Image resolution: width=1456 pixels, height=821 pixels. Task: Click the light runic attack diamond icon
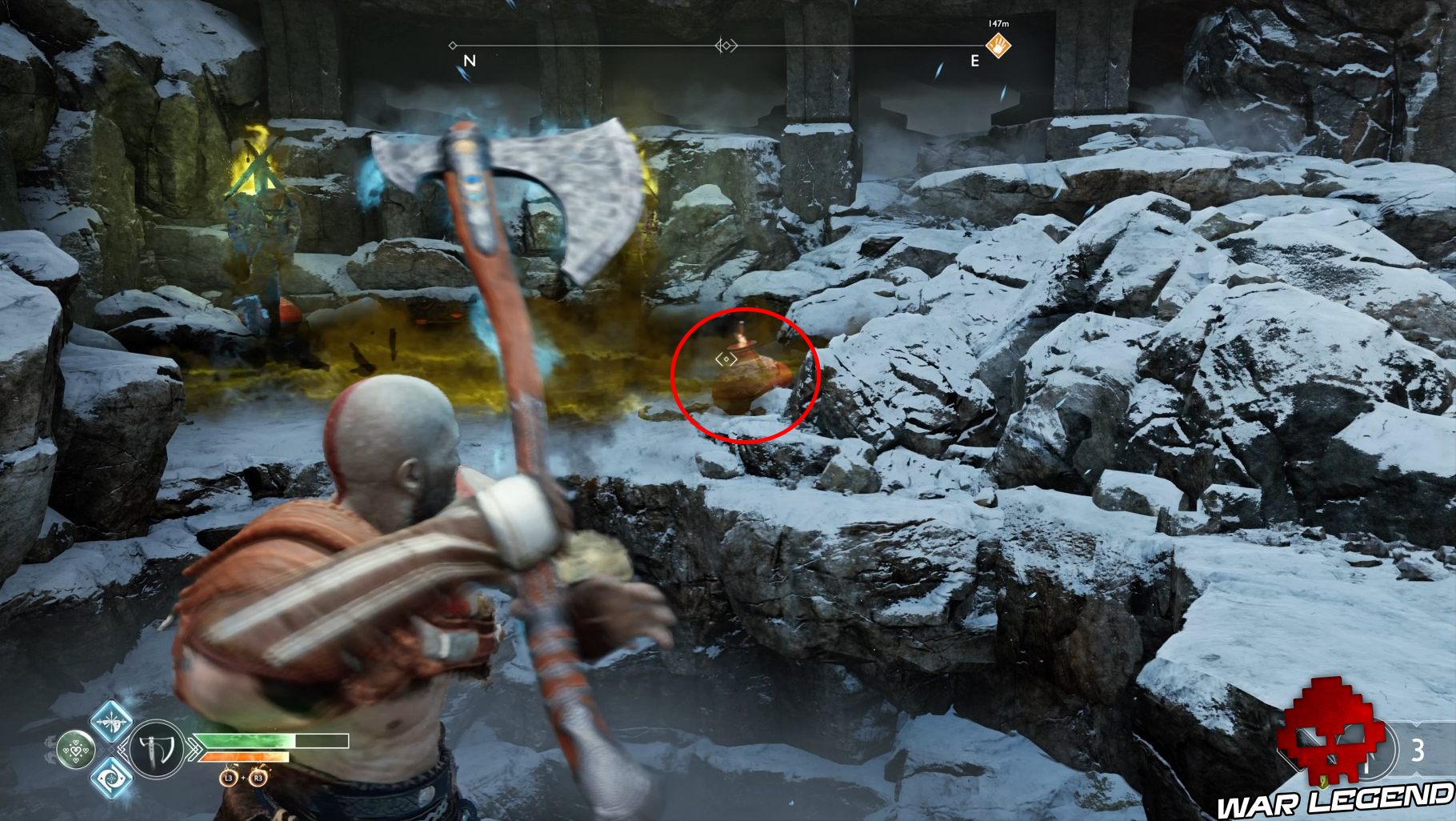point(111,723)
